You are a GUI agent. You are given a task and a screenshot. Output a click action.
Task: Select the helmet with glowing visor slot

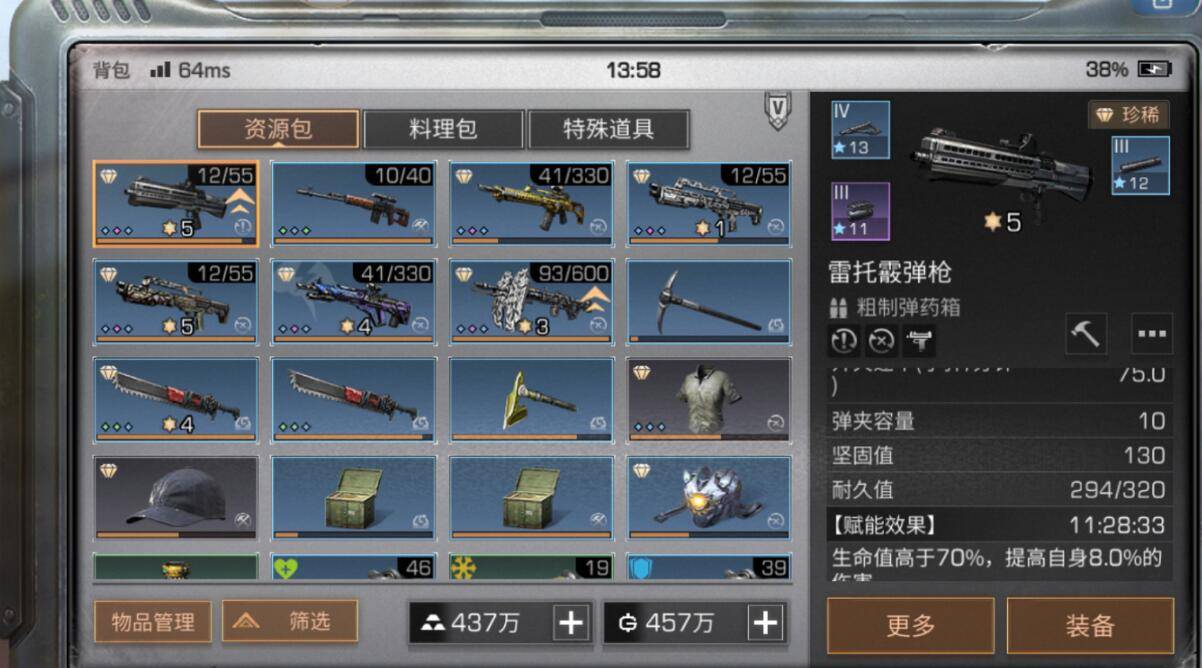pyautogui.click(x=709, y=498)
